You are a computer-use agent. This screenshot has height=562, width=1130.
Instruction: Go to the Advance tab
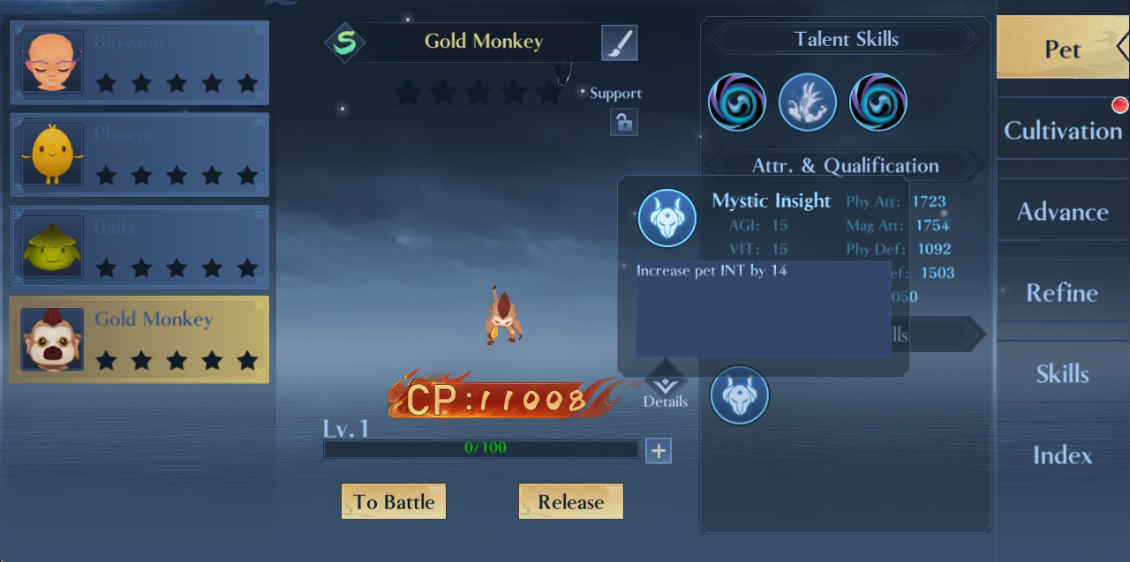(x=1062, y=211)
